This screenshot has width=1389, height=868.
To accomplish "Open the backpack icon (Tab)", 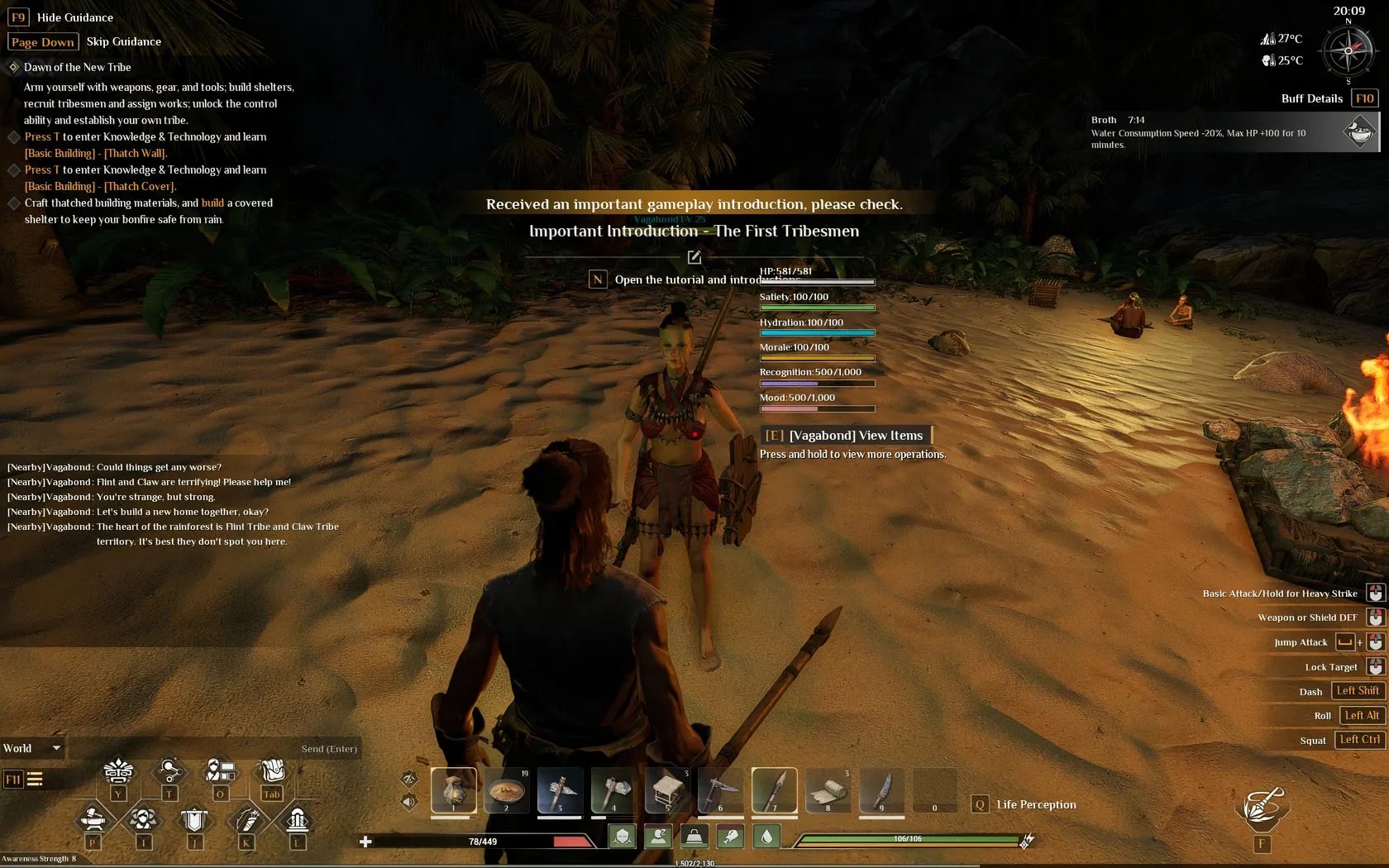I will (271, 771).
